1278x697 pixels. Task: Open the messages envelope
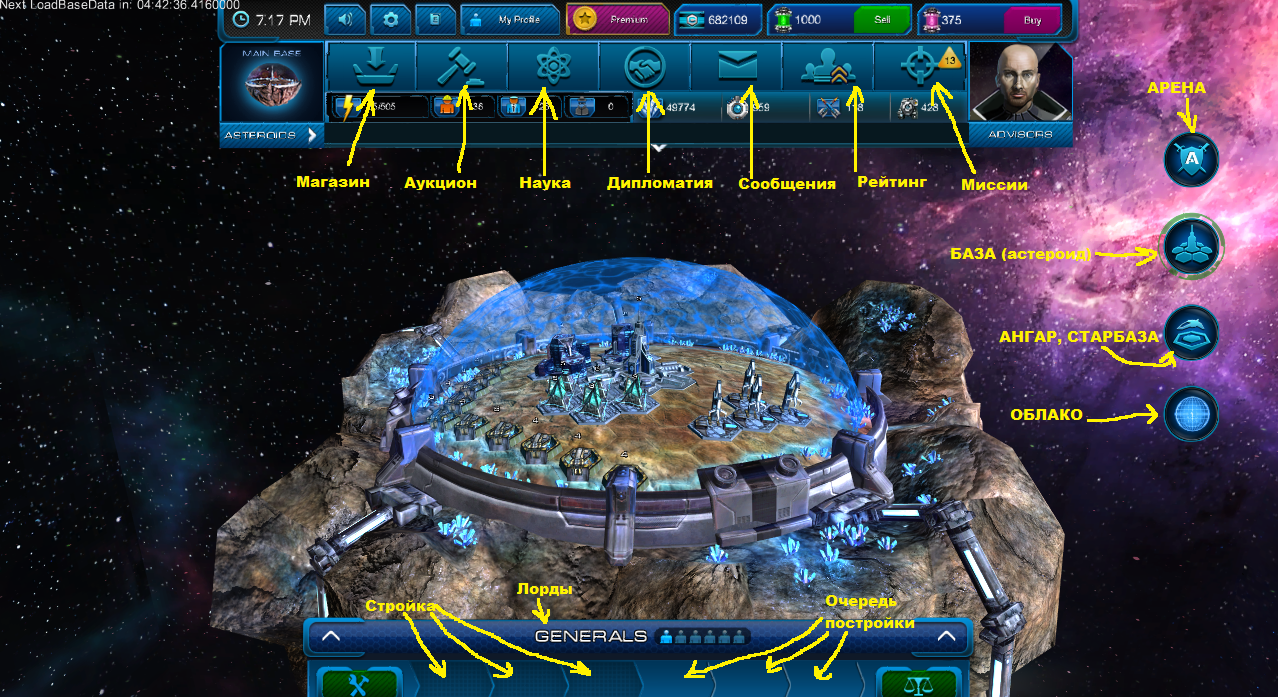click(x=737, y=66)
